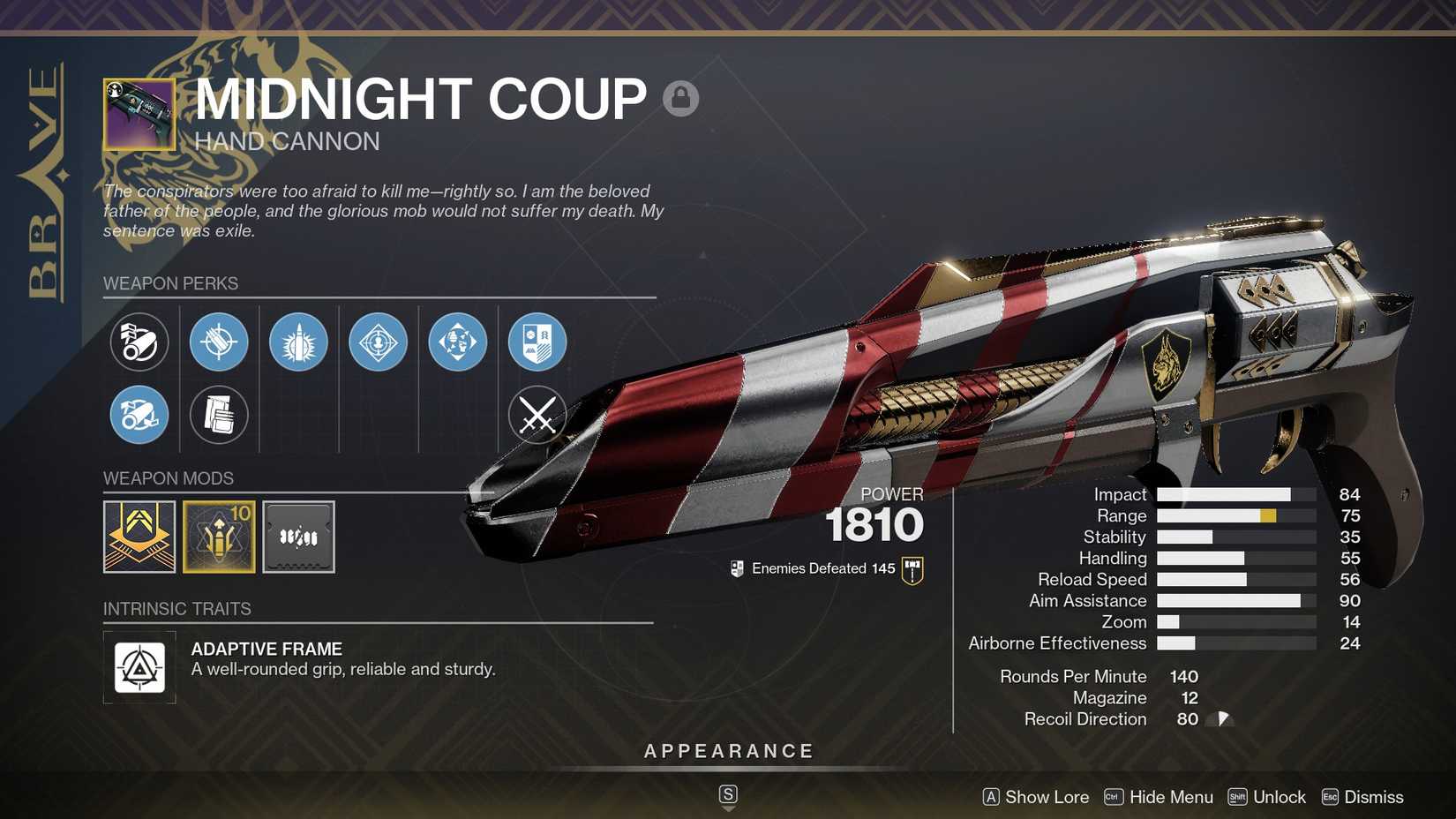Open the empty third weapon mod slot
Image resolution: width=1456 pixels, height=819 pixels.
pyautogui.click(x=298, y=536)
